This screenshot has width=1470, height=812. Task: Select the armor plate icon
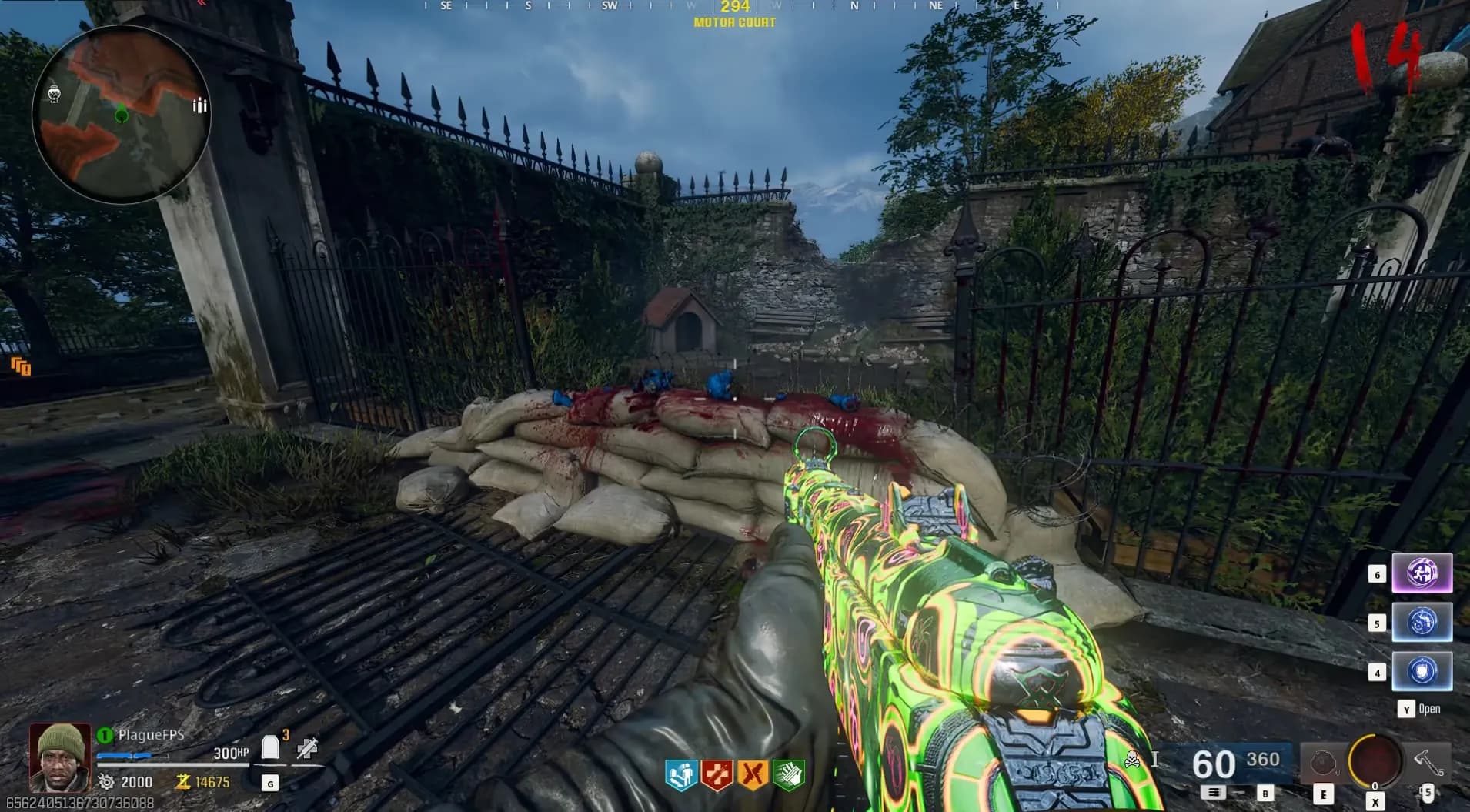pos(270,747)
